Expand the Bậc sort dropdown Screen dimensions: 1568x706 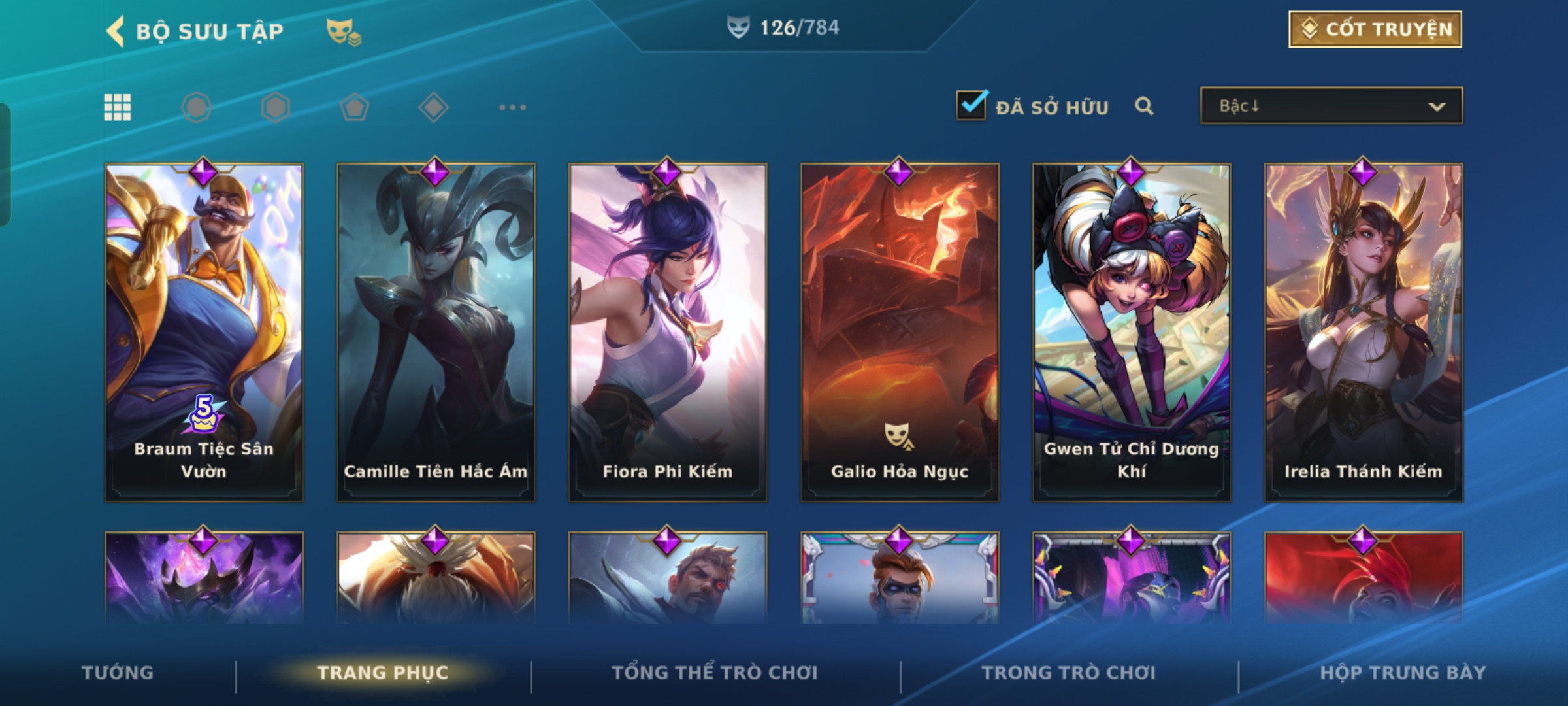pyautogui.click(x=1331, y=106)
